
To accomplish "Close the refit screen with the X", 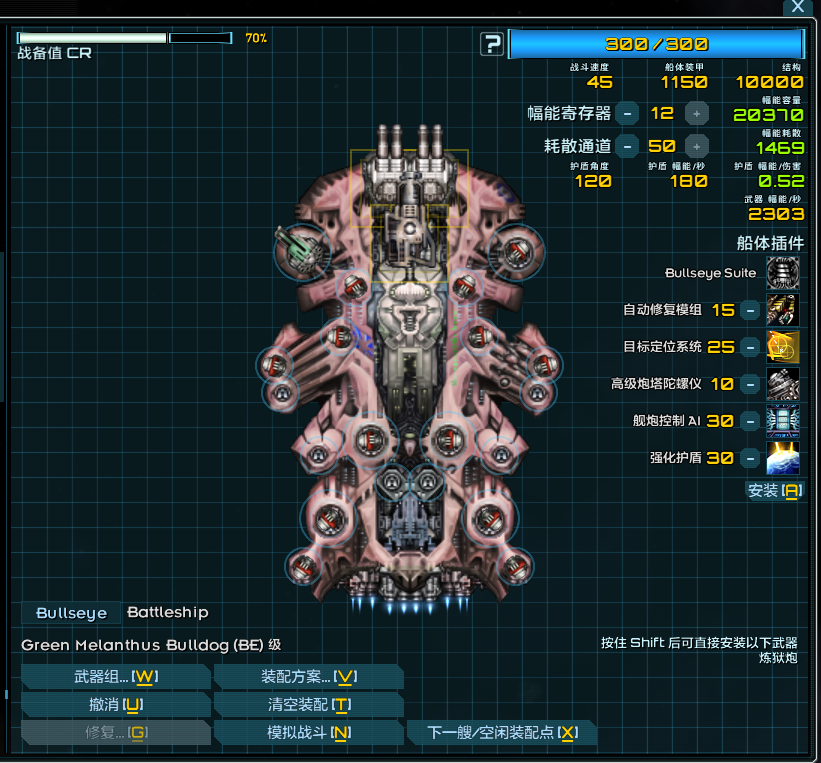I will [x=797, y=7].
